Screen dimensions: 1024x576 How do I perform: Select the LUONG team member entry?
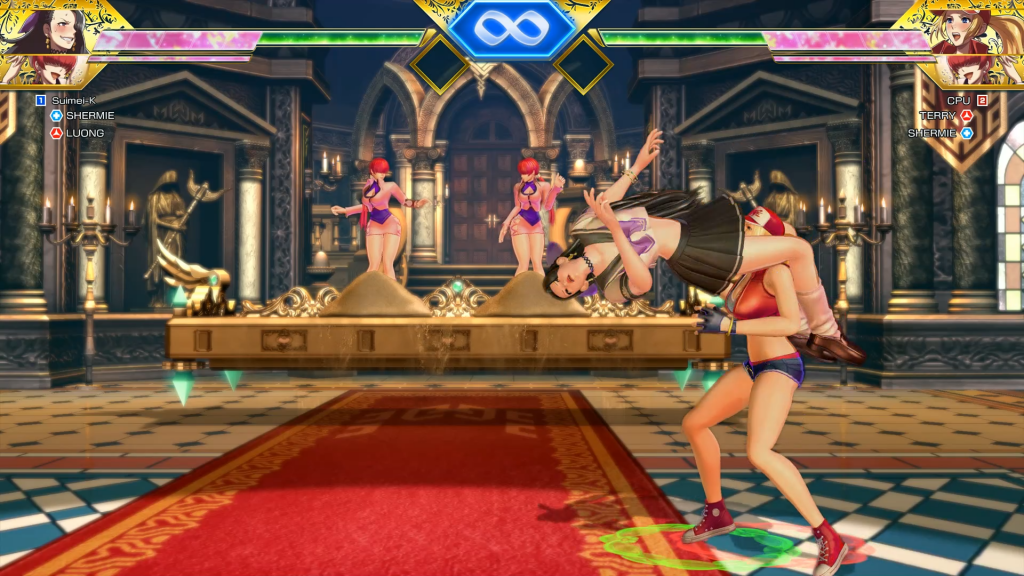[84, 132]
